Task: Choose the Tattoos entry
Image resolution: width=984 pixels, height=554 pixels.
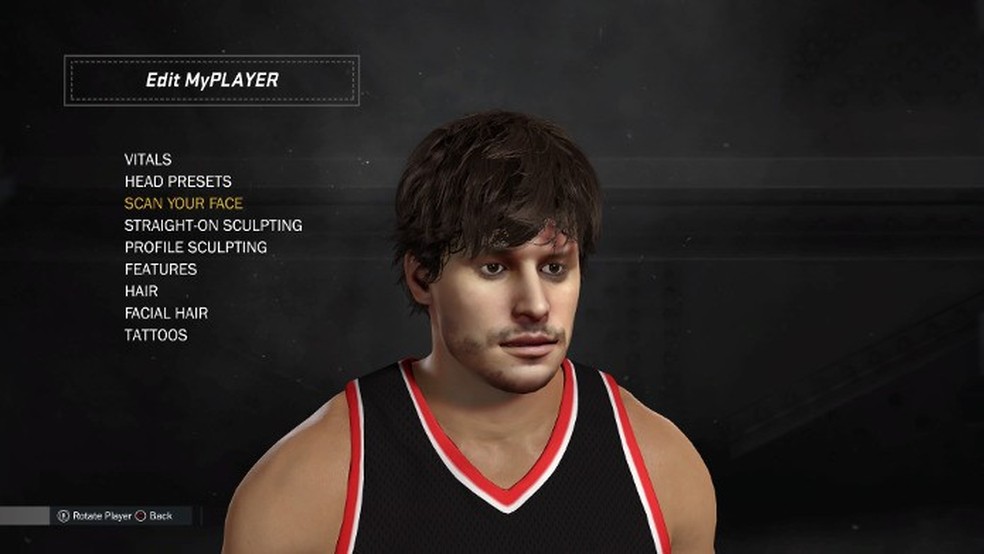Action: [156, 335]
